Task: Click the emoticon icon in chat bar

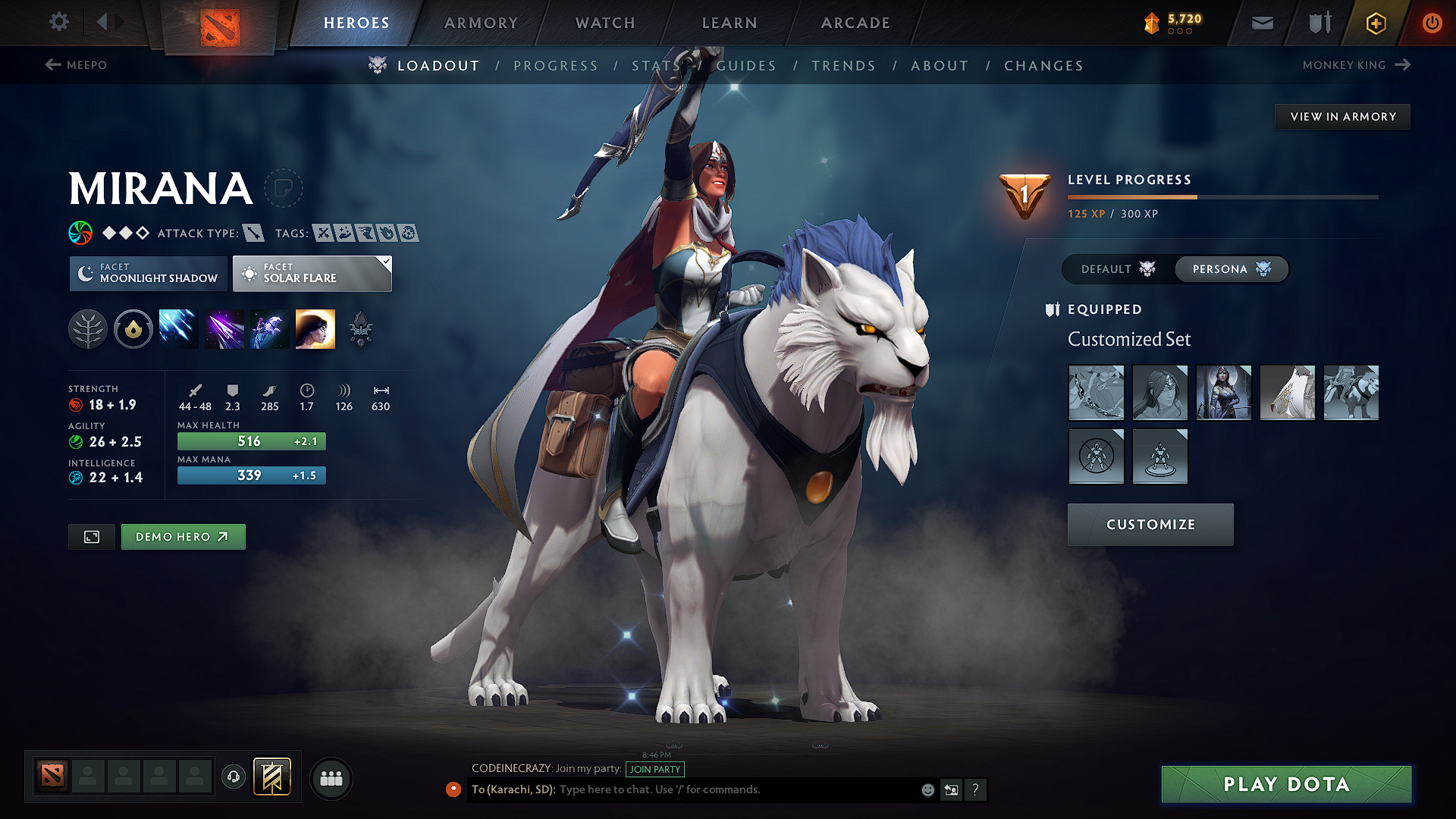Action: coord(927,789)
